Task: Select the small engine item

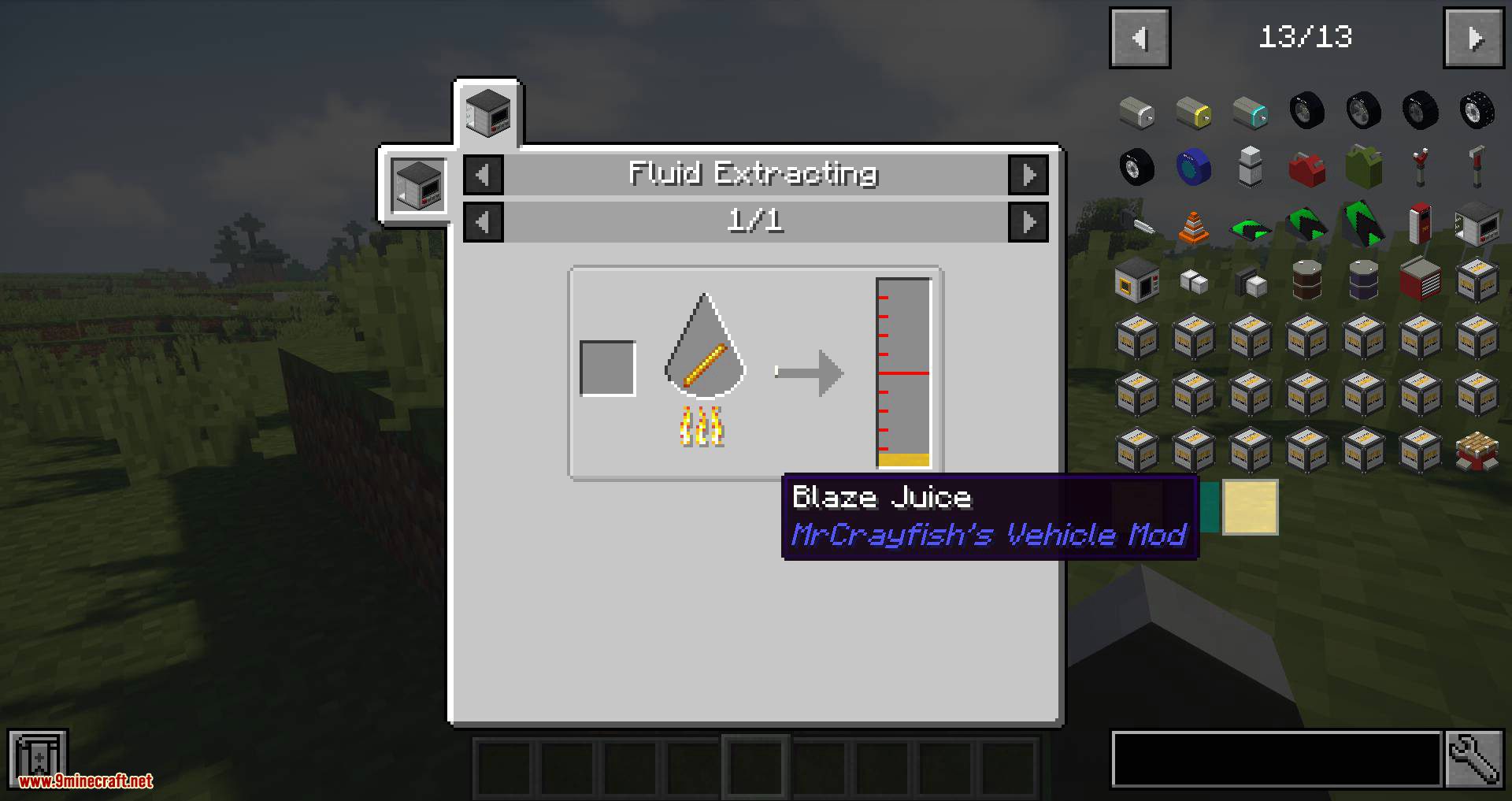Action: (1138, 113)
